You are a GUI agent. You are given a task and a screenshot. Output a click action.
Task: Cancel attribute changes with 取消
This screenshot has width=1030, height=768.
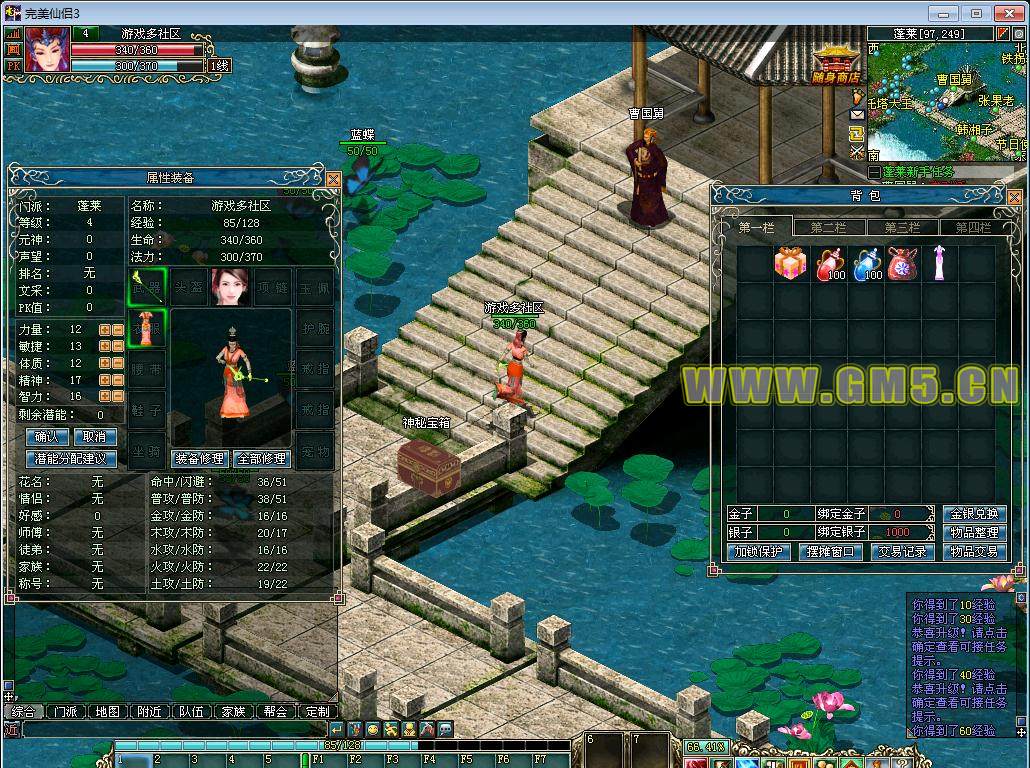point(94,437)
